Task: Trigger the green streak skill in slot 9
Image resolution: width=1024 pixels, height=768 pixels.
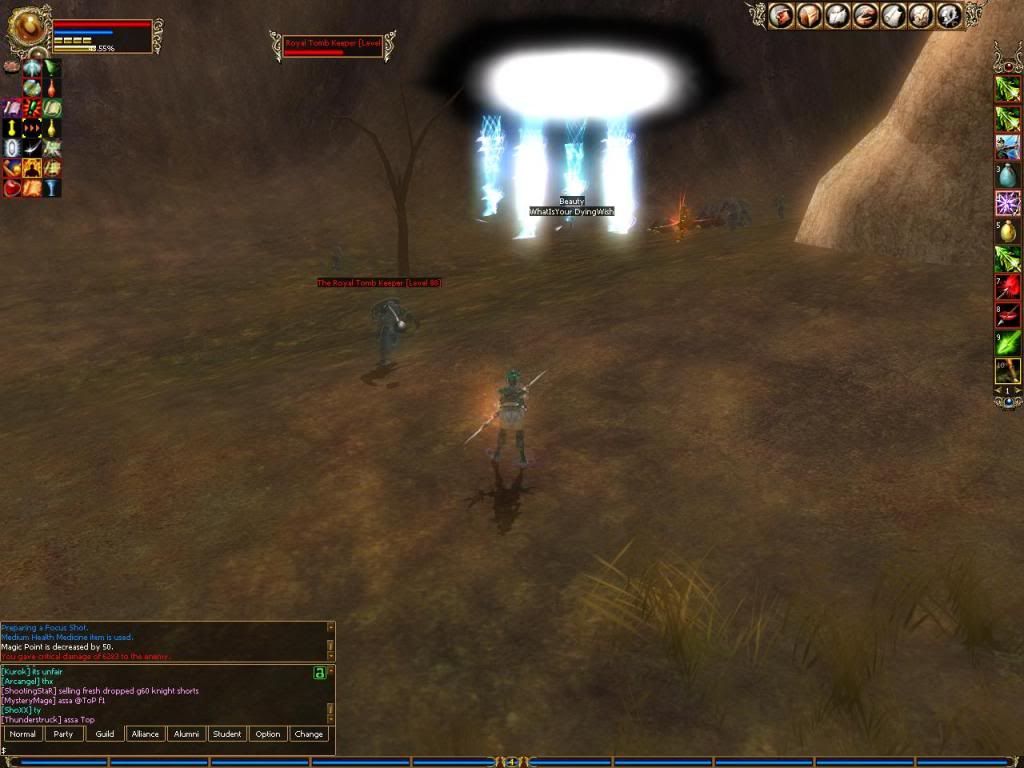Action: click(x=1007, y=344)
